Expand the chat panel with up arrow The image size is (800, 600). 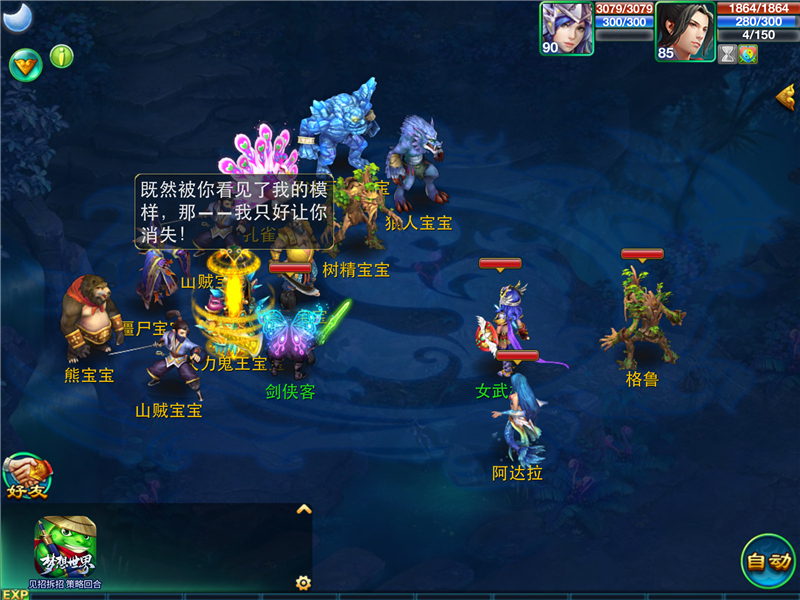tap(304, 509)
